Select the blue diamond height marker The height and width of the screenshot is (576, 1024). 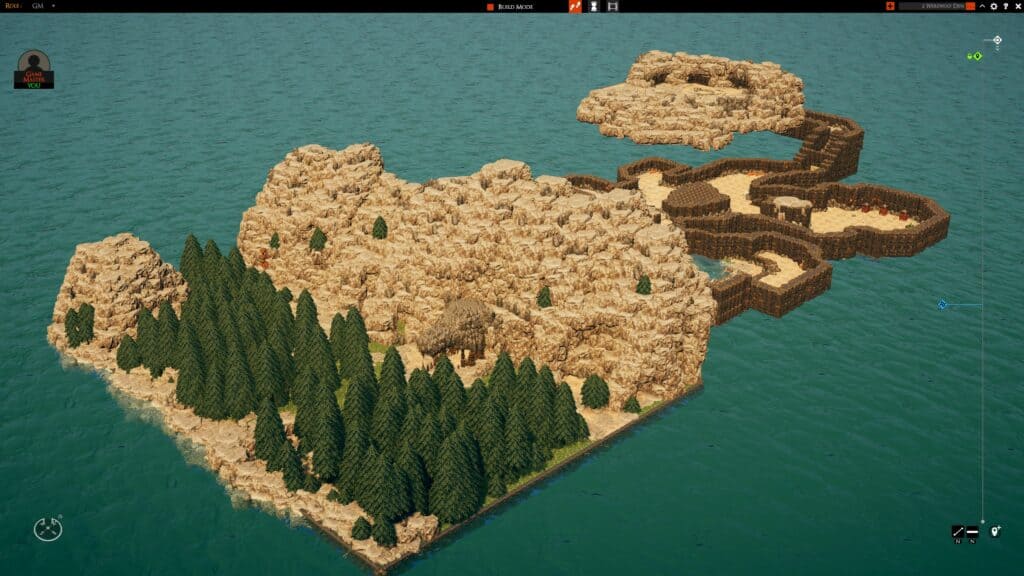942,304
